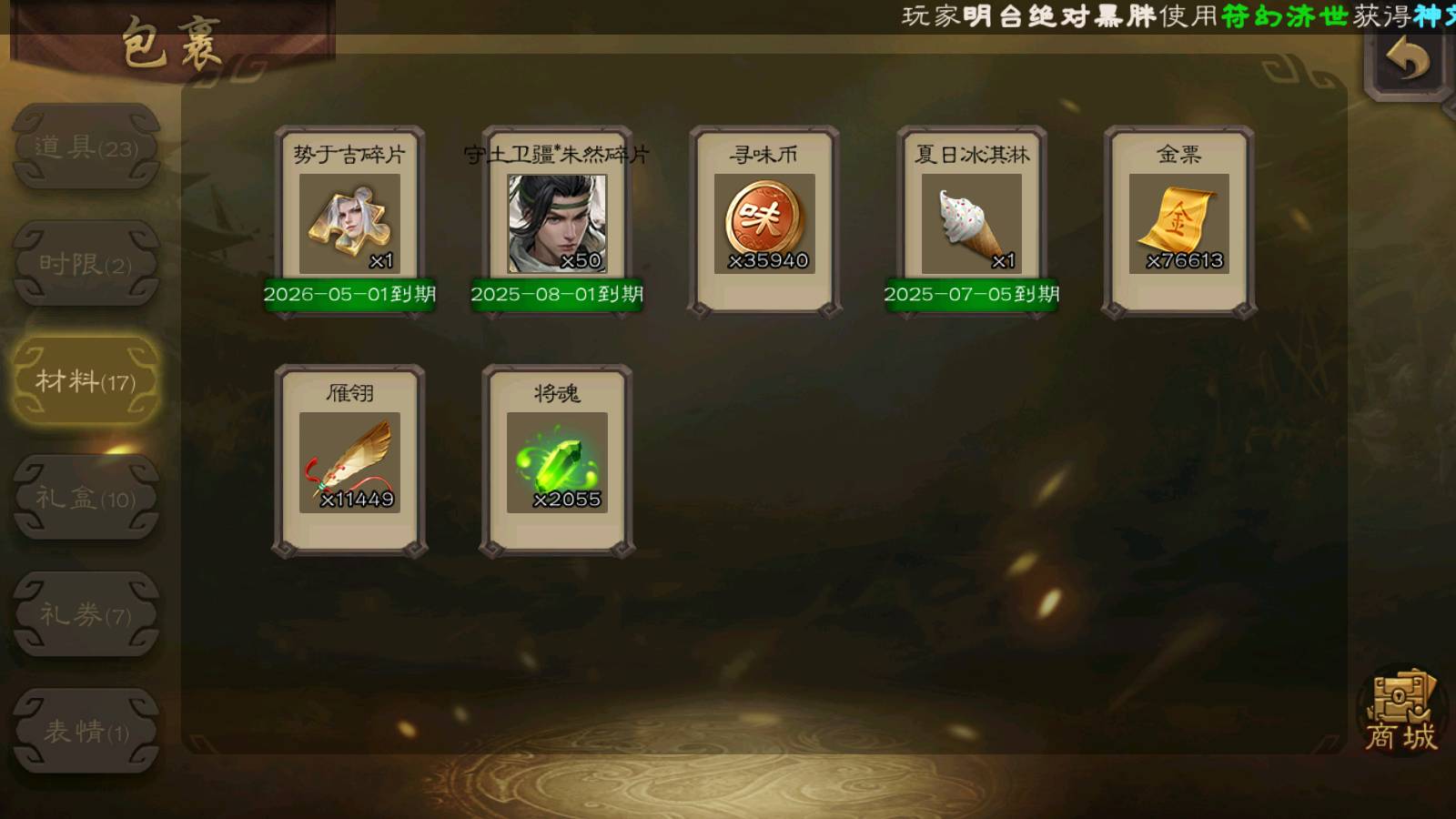
Task: Choose the 雁翎 feather item
Action: coord(349,461)
